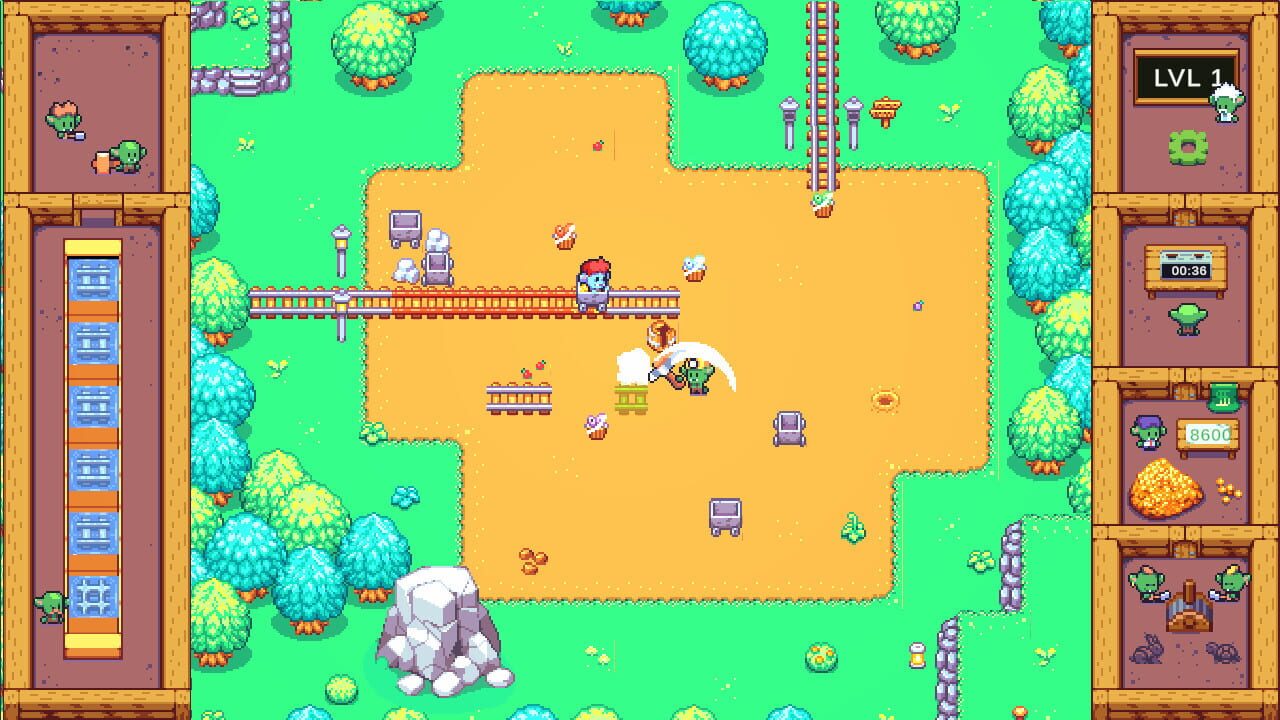Expand the timer machine showing 00:36
Screen dimensions: 1280x720
coord(1185,265)
